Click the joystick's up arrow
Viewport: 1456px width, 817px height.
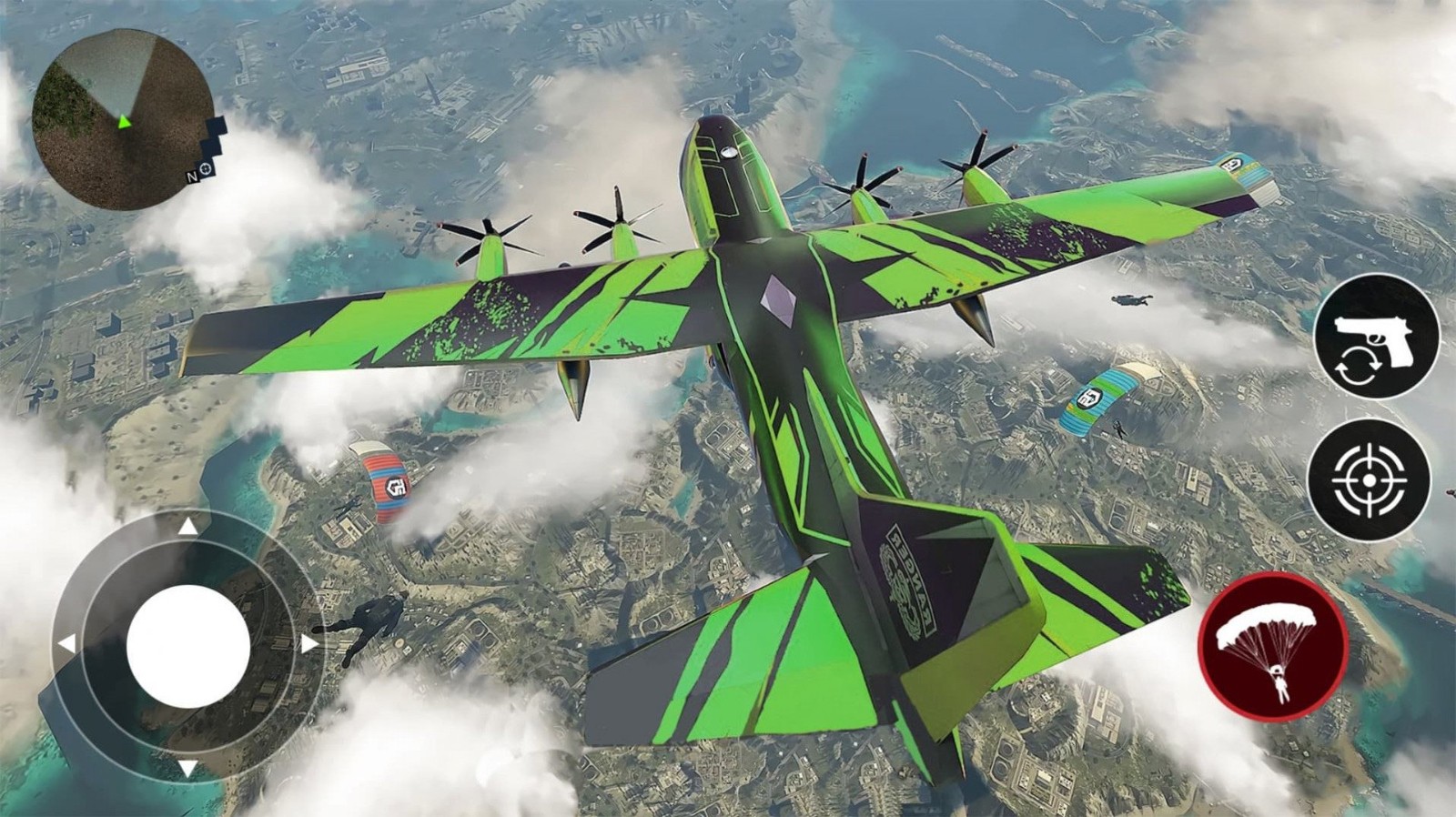(187, 527)
